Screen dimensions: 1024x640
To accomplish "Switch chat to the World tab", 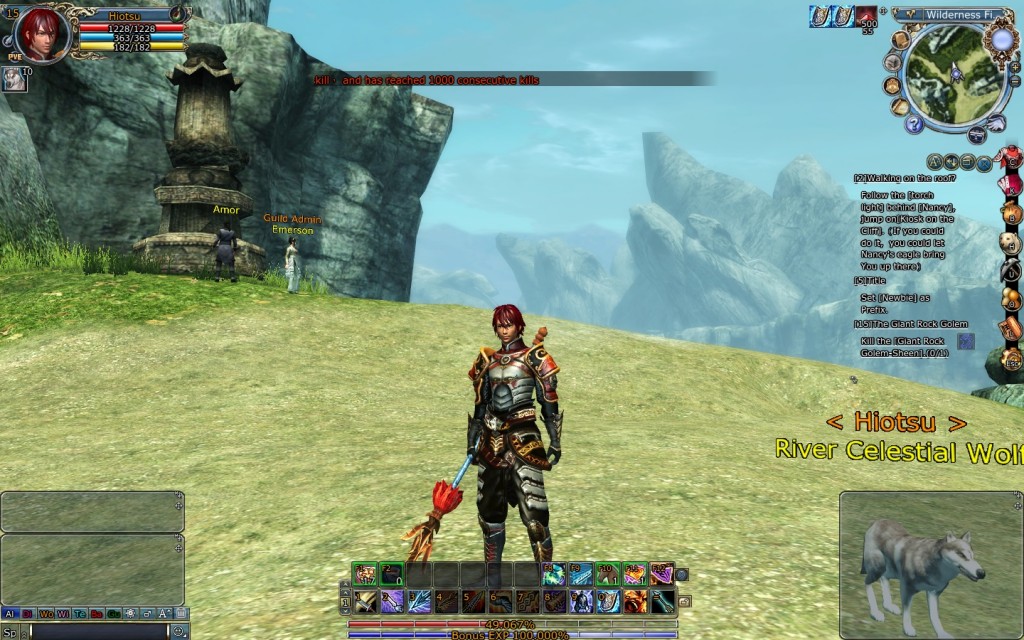I will click(x=46, y=614).
